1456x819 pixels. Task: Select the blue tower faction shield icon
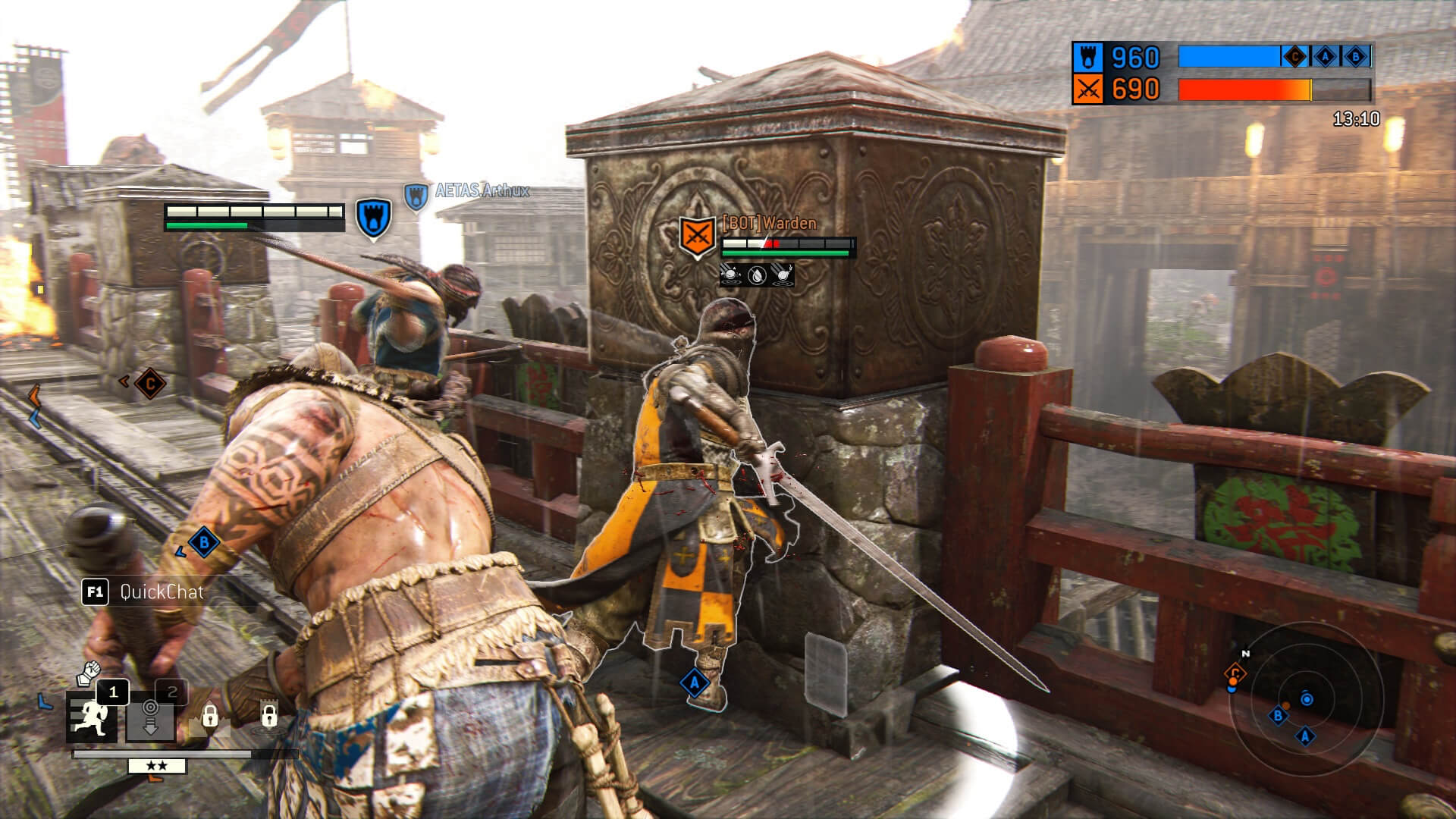click(1087, 56)
